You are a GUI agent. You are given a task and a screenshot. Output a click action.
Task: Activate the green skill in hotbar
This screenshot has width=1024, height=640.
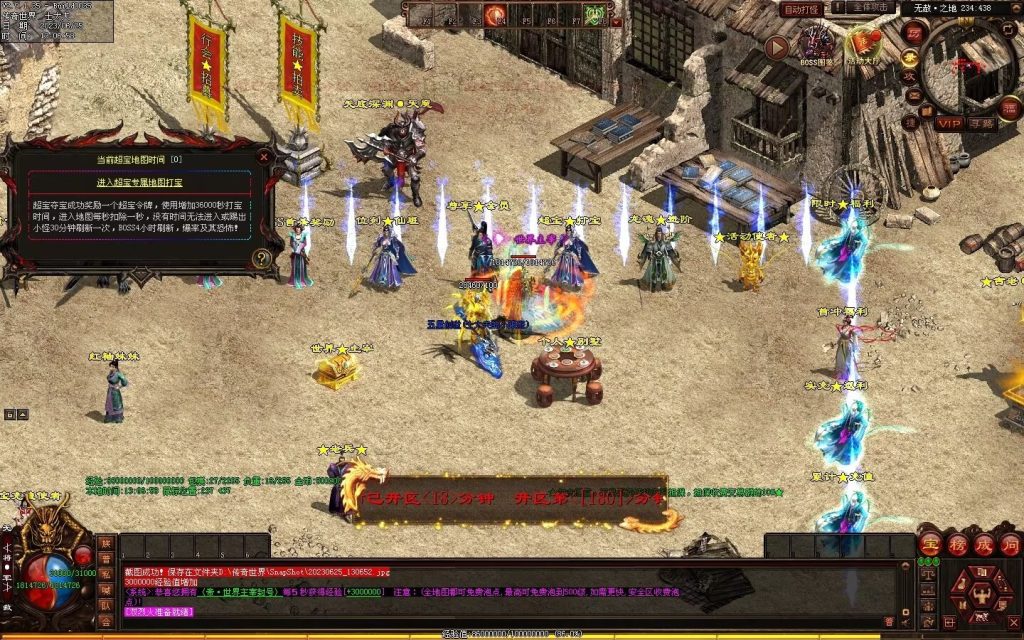(595, 15)
